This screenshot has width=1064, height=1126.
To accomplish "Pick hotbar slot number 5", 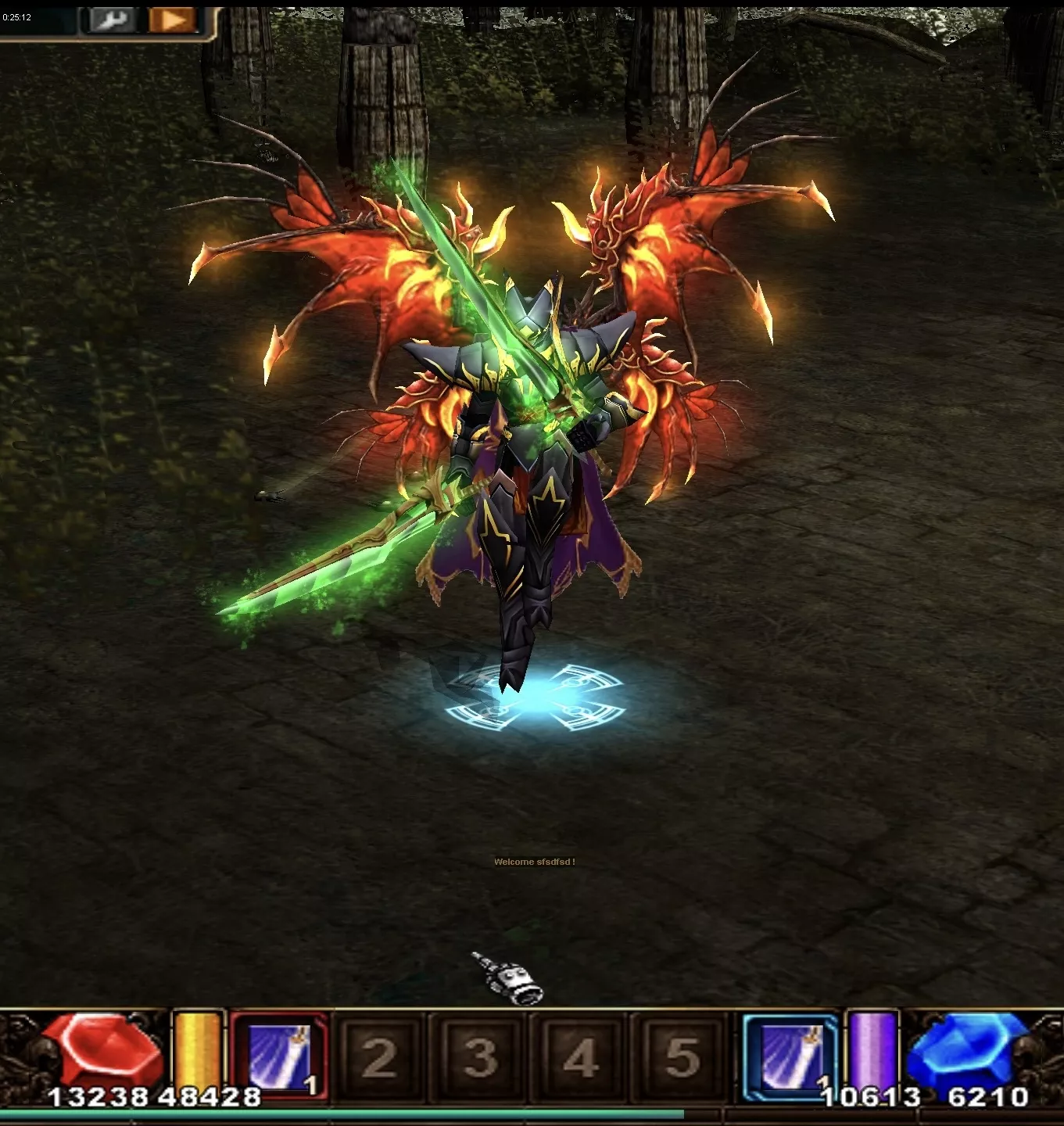I will point(682,1057).
